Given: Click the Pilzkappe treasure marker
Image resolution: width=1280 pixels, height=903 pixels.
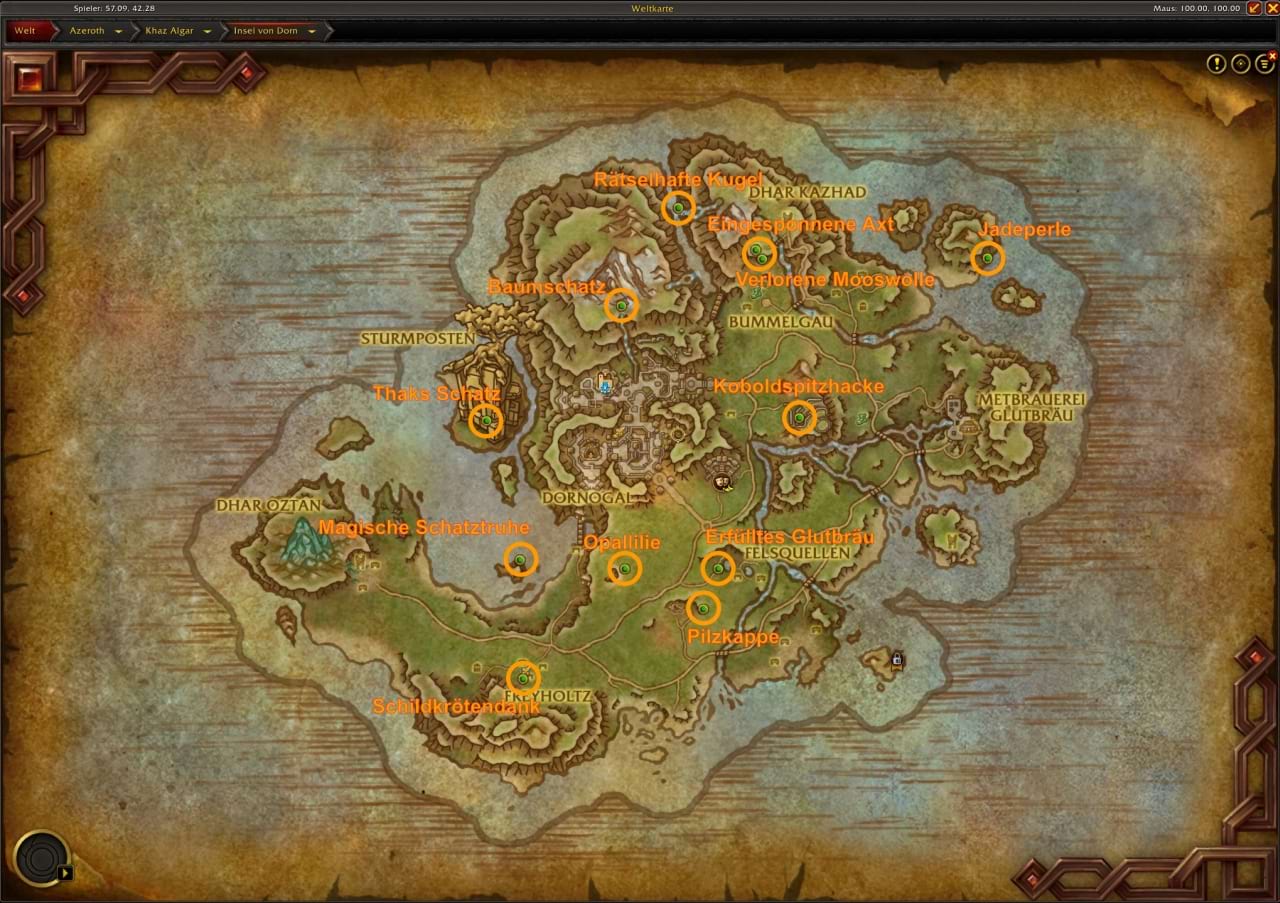Looking at the screenshot, I should point(703,607).
